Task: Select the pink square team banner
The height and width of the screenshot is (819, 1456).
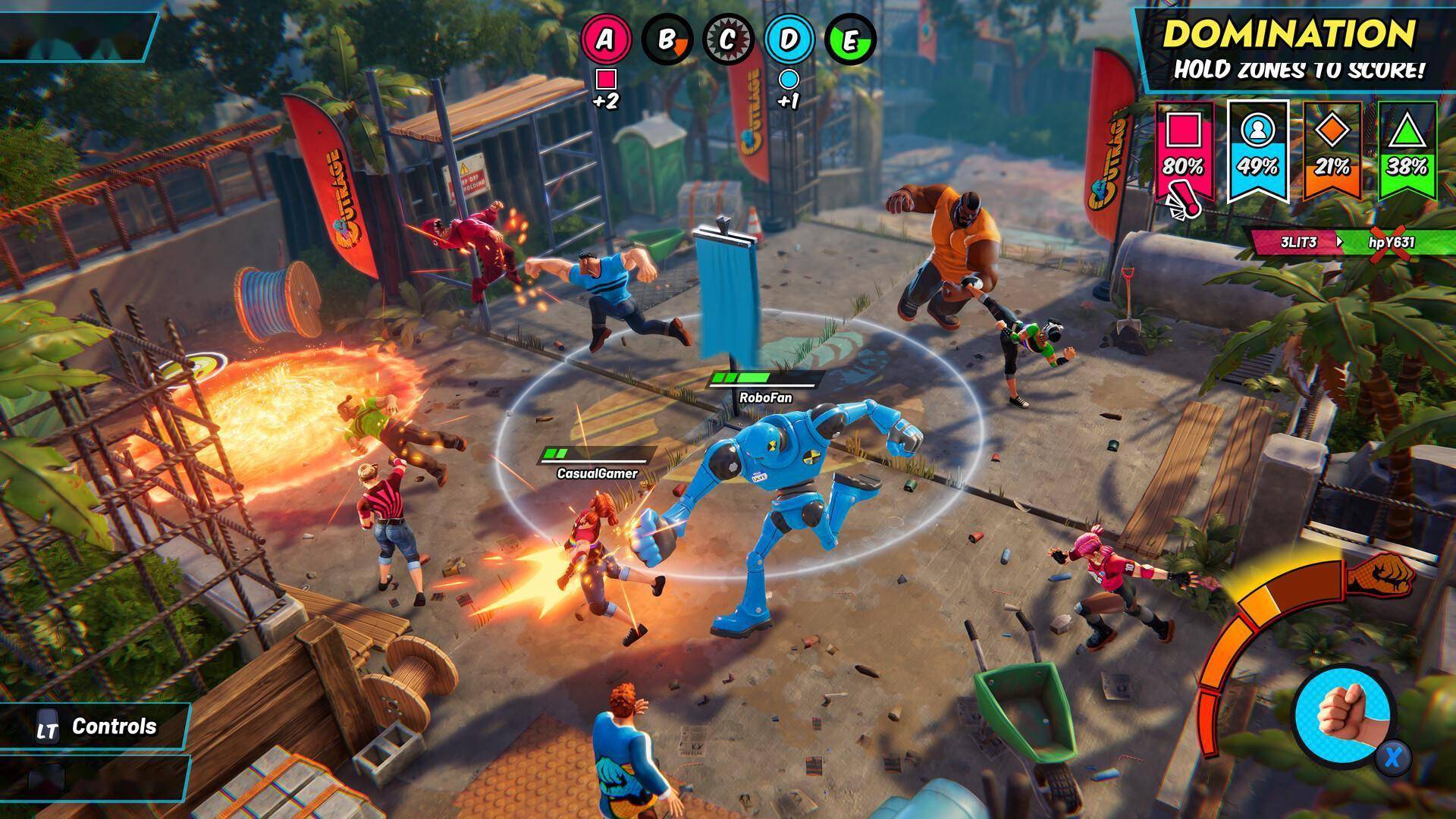Action: pos(1183,153)
